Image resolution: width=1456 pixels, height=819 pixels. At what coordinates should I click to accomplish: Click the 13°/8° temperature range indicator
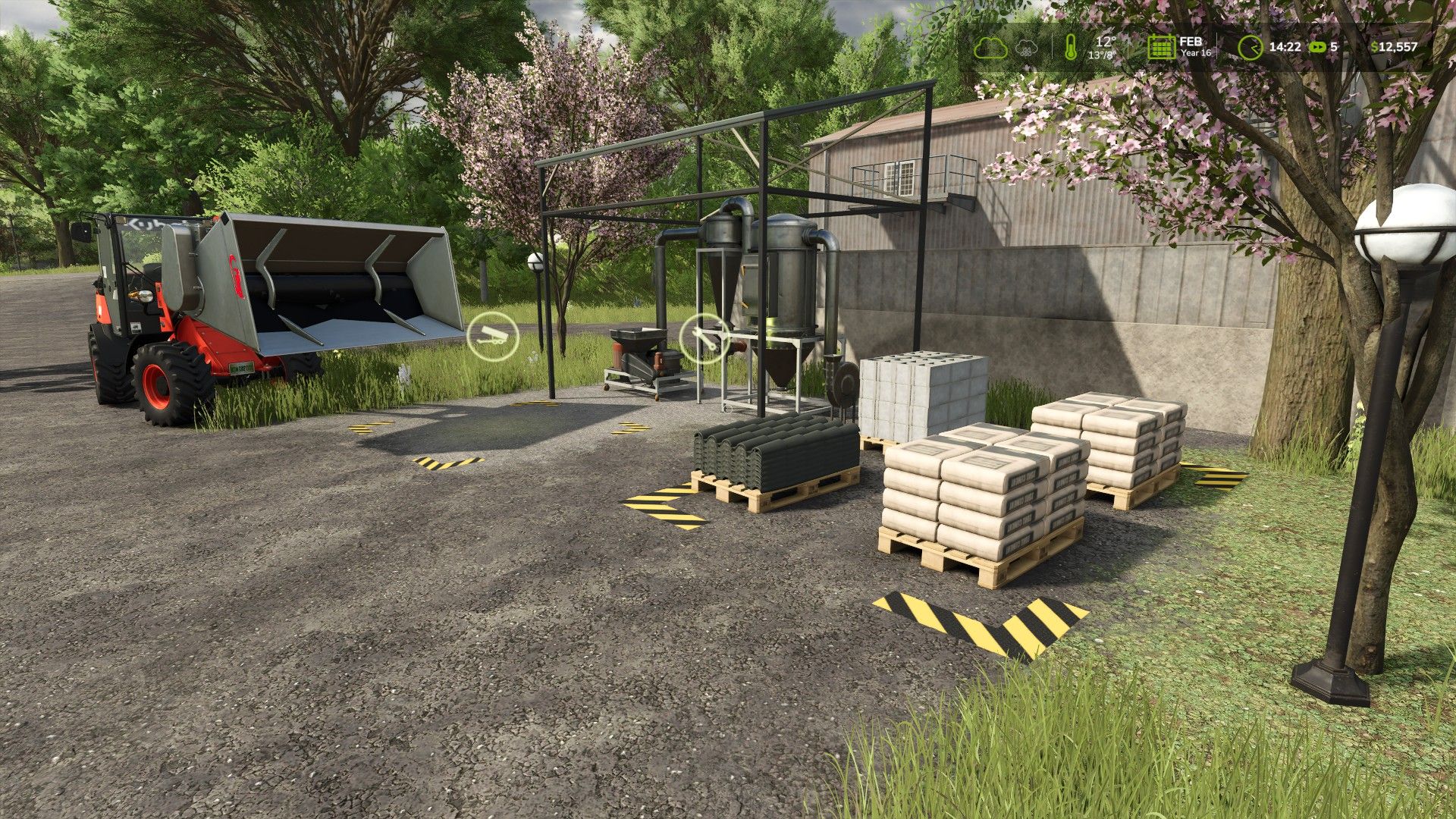(1102, 55)
